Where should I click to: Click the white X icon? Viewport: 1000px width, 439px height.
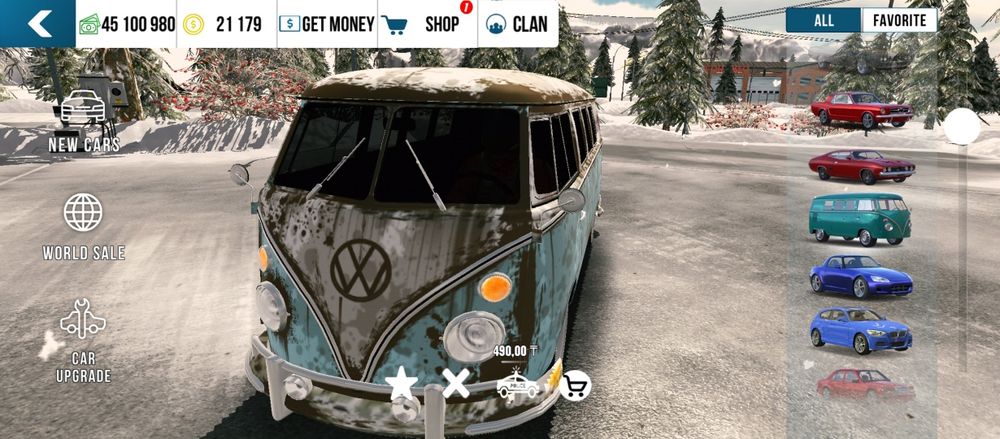click(456, 382)
